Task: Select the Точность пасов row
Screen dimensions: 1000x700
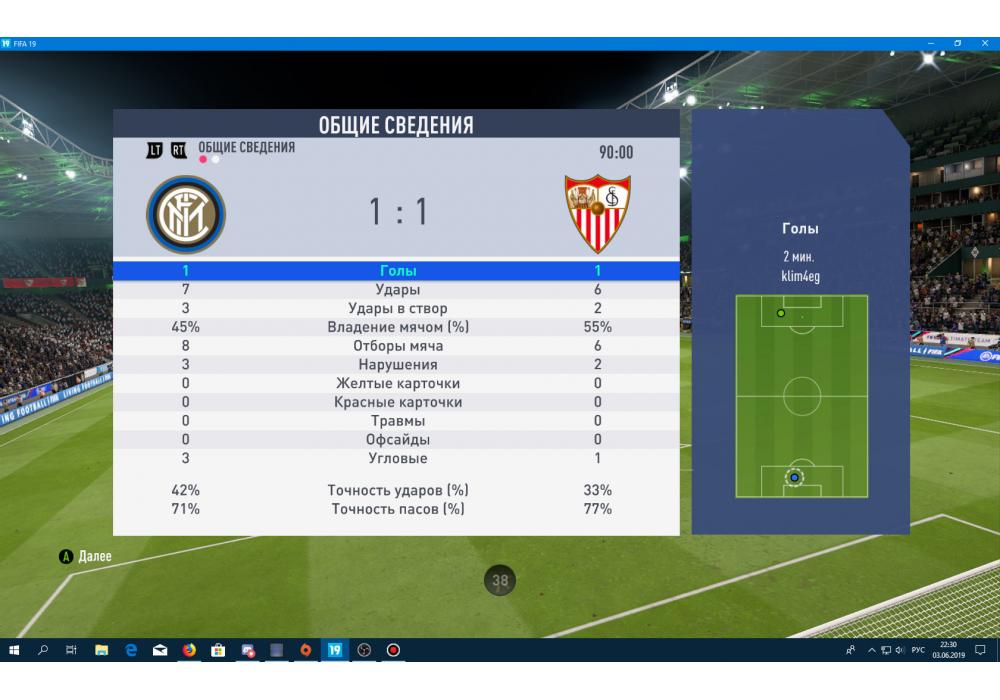Action: click(x=398, y=509)
